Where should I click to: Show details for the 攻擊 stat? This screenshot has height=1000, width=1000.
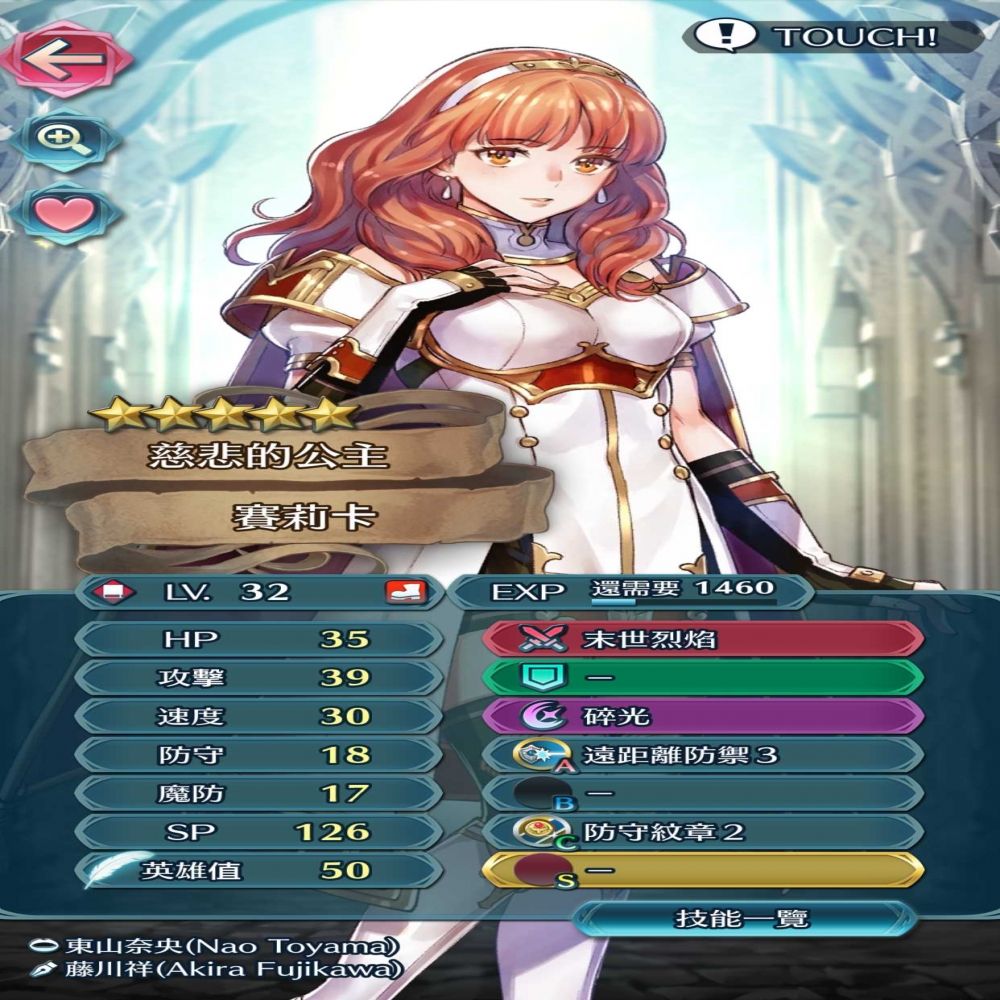(x=258, y=678)
